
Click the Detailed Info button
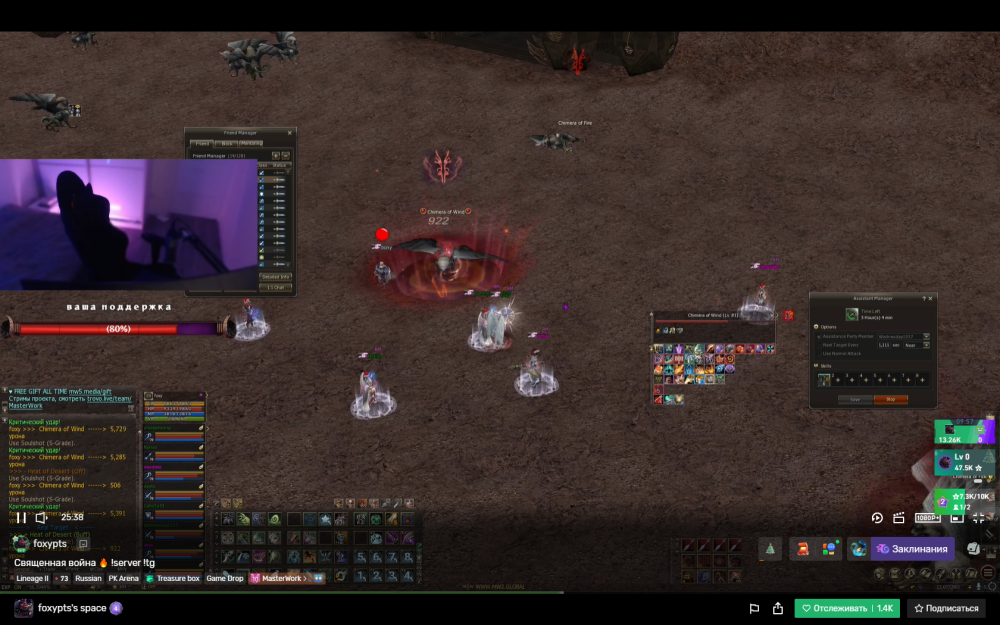click(275, 277)
